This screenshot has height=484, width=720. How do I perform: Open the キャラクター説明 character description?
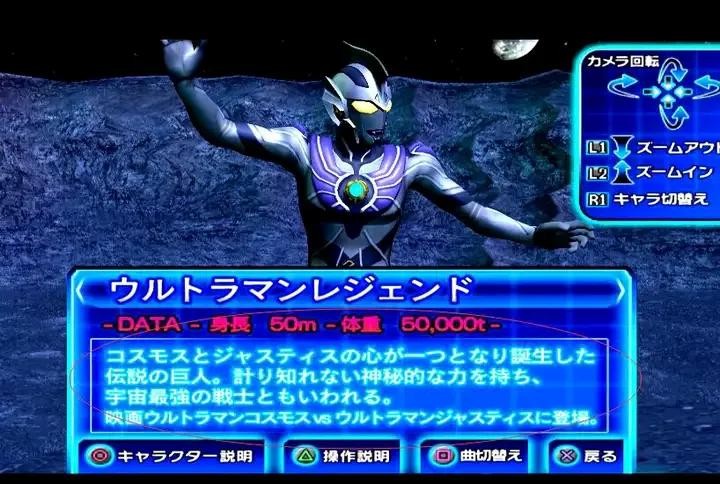coord(171,456)
